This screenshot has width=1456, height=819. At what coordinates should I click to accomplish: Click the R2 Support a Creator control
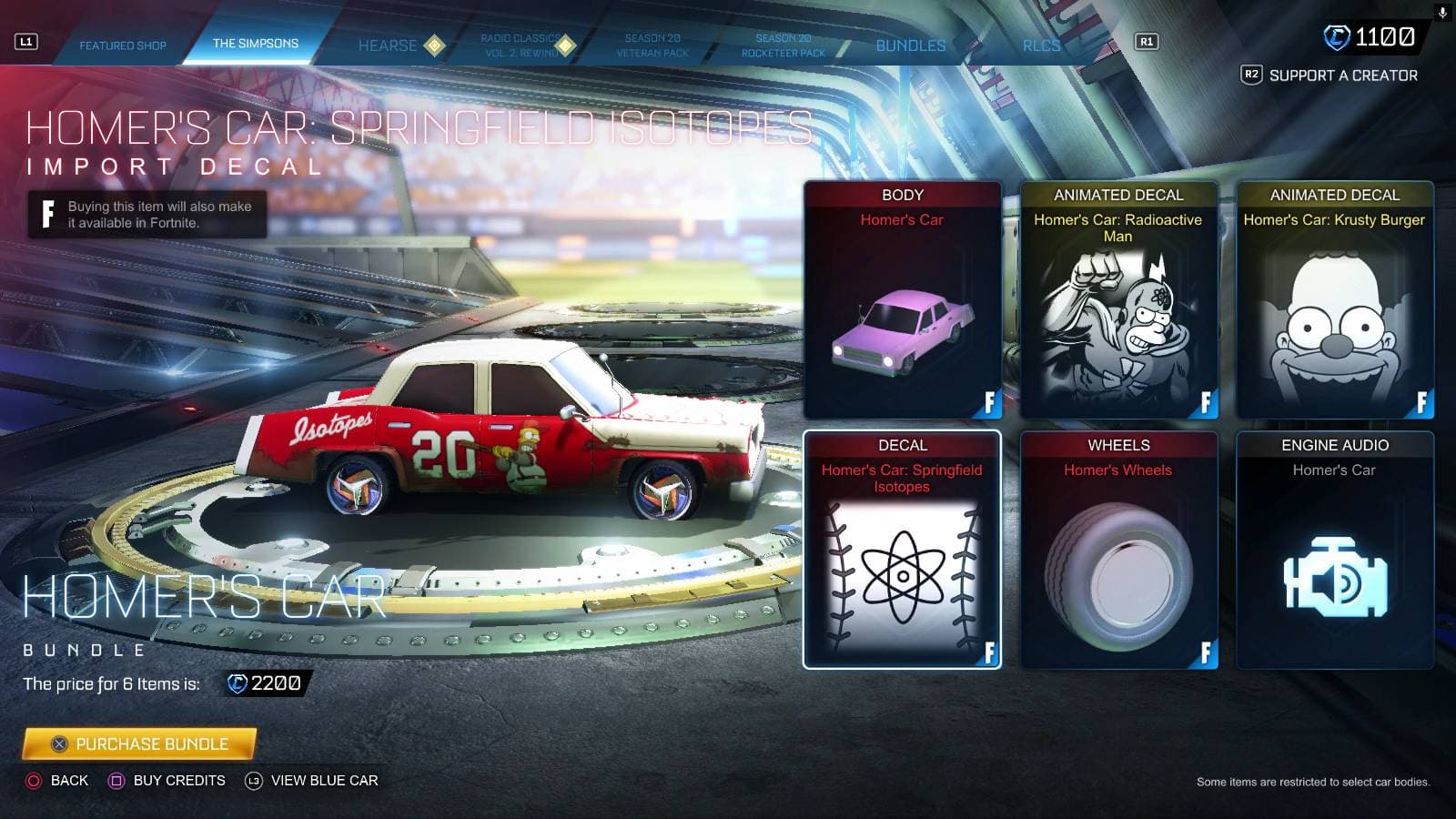1329,74
